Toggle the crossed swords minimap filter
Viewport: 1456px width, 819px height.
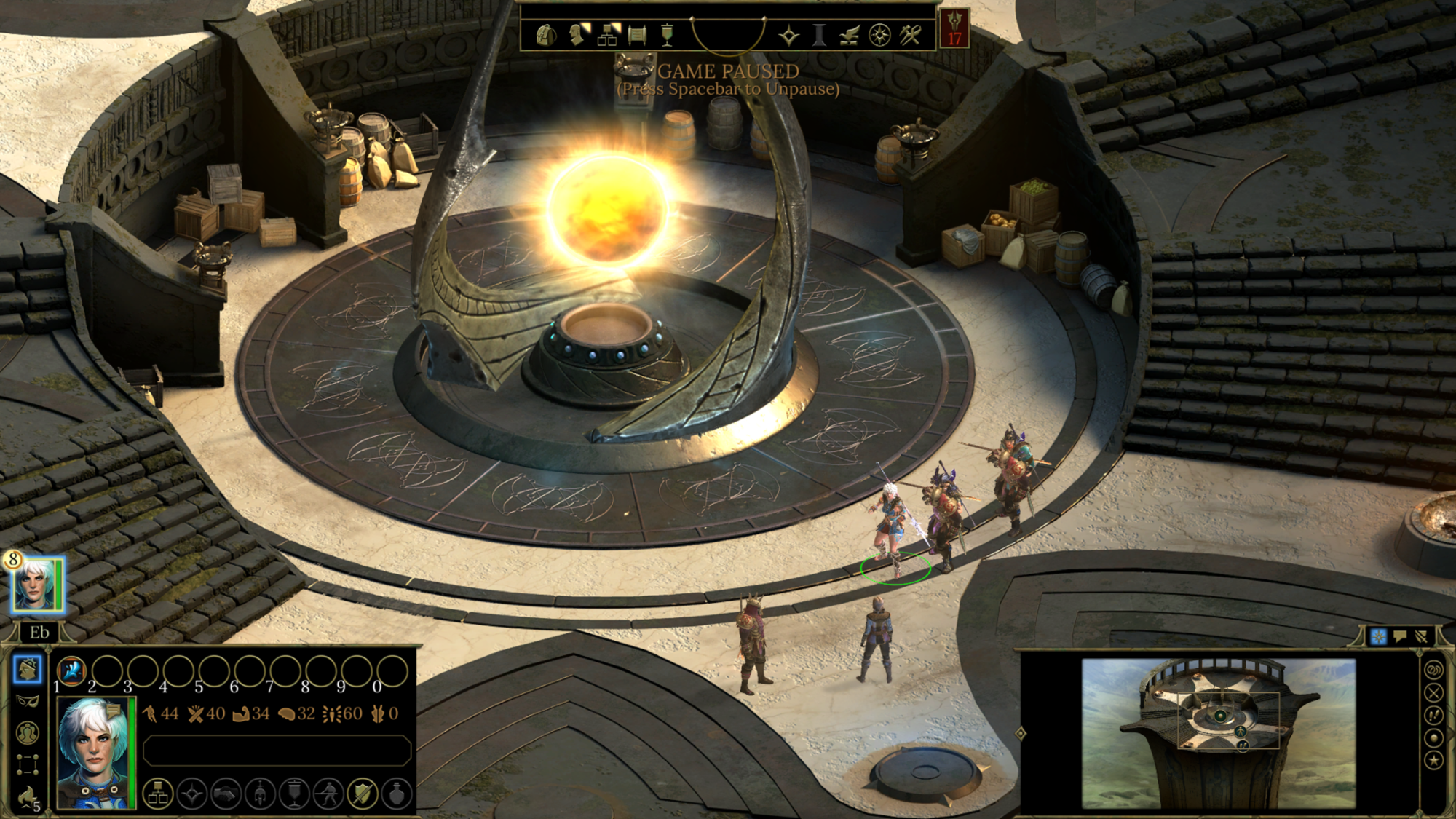pyautogui.click(x=1433, y=692)
